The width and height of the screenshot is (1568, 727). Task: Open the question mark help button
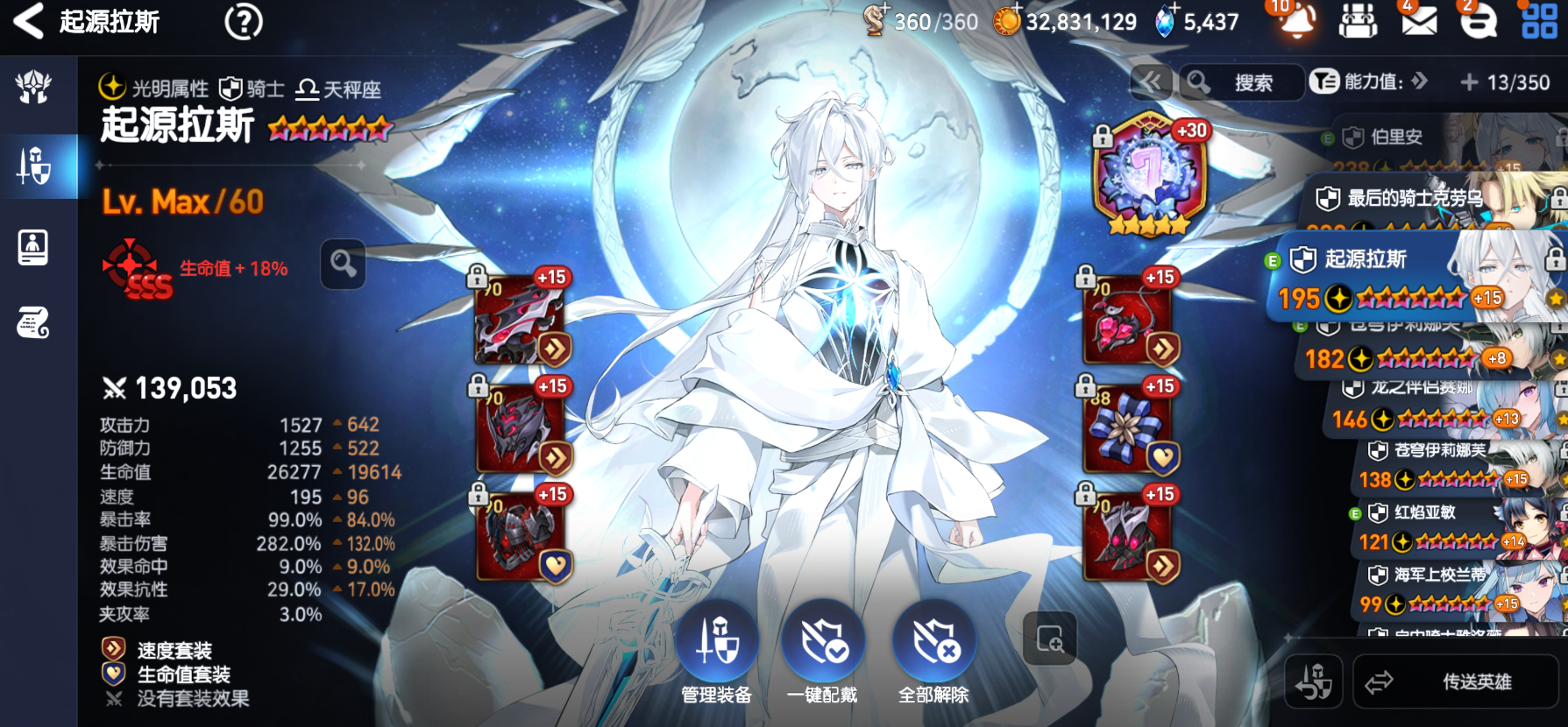pyautogui.click(x=244, y=22)
